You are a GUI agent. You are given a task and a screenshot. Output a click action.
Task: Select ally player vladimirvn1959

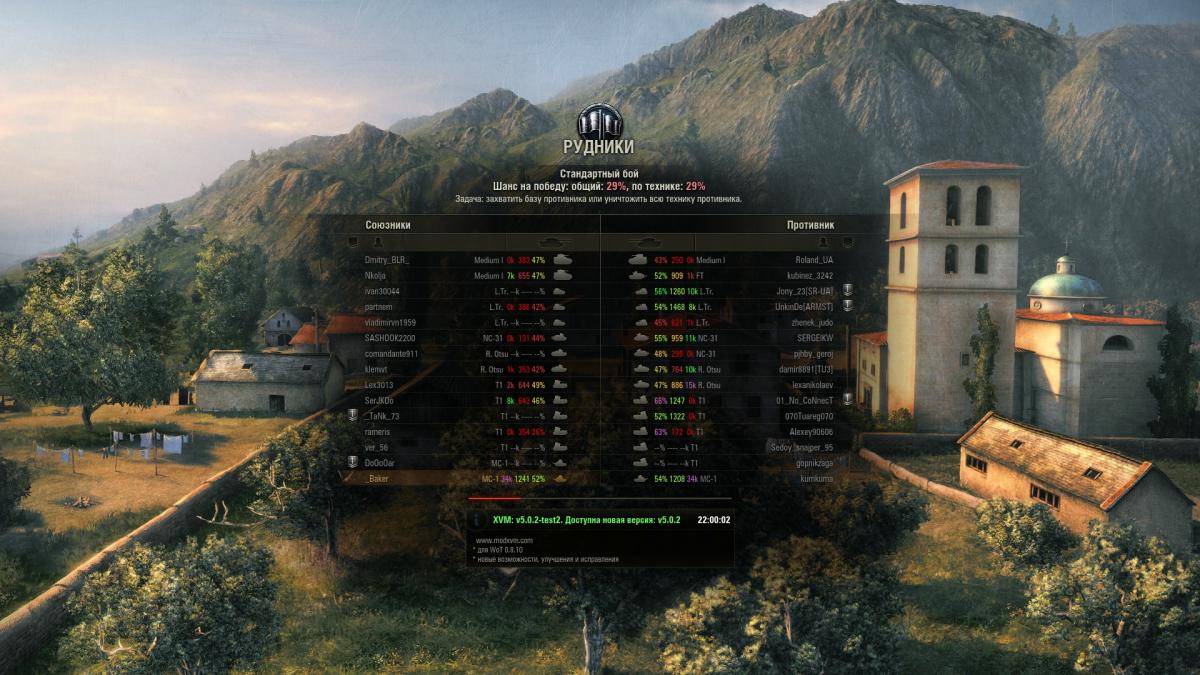click(x=389, y=322)
